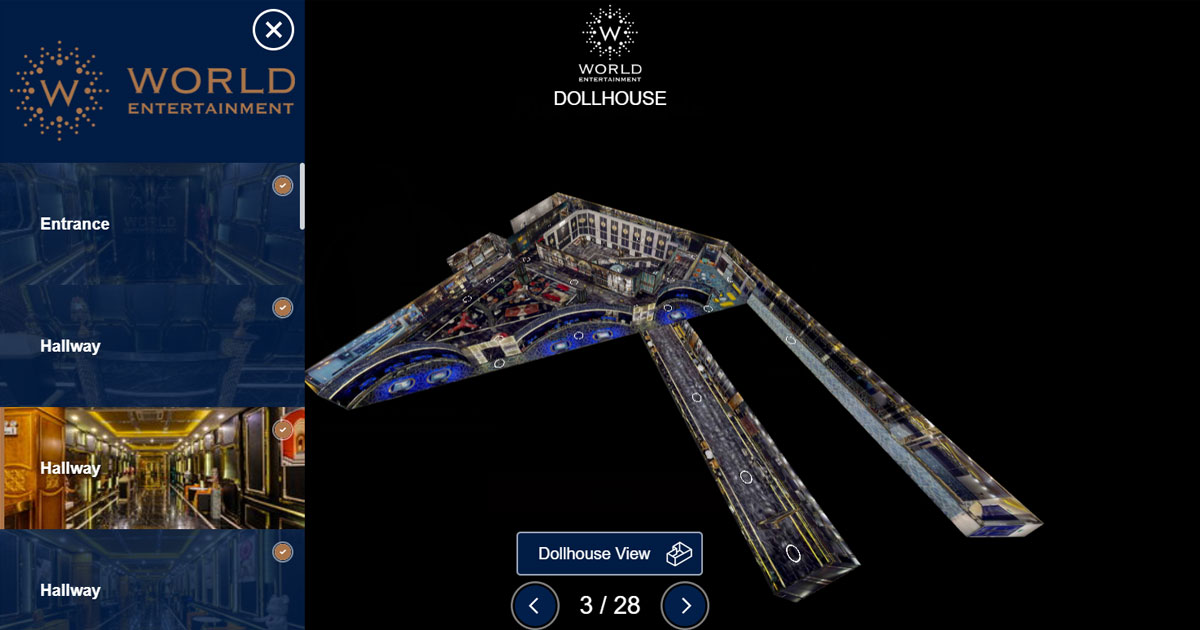
Task: Select the Entrance scene thumbnail
Action: pos(150,224)
